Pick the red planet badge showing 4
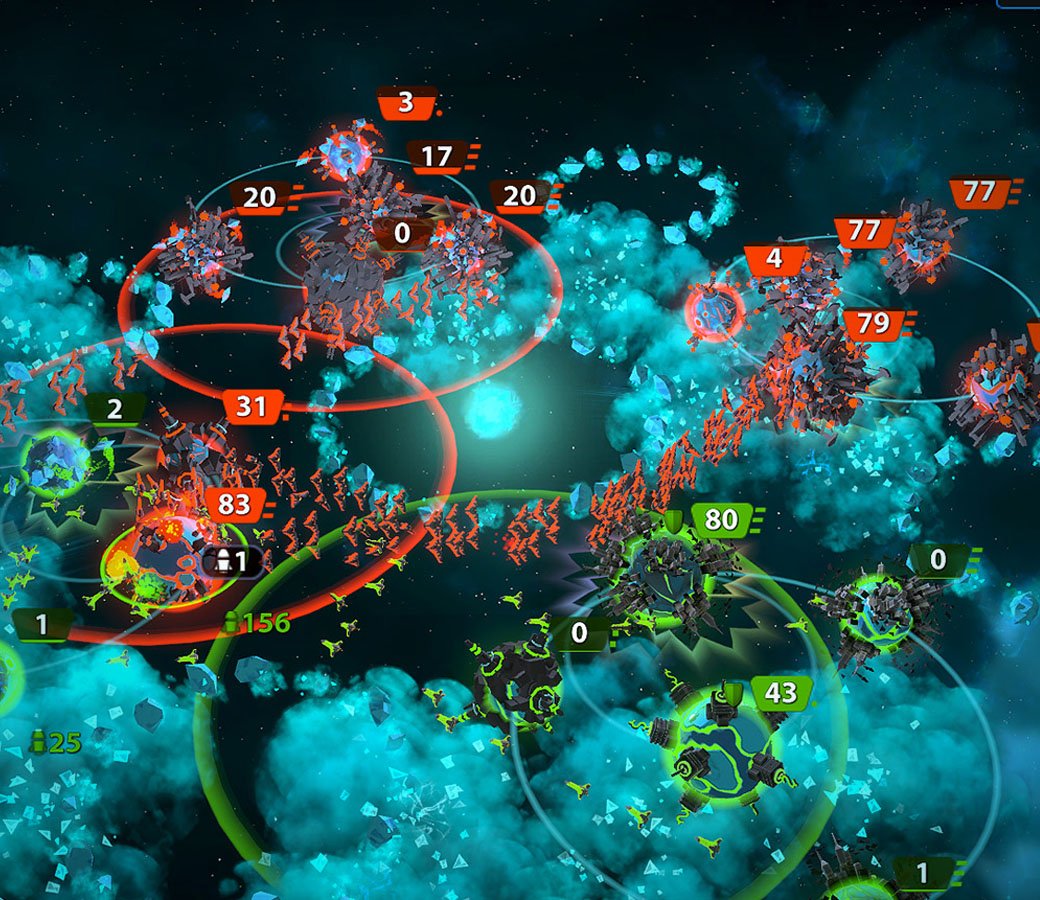Screen dimensions: 1040x900 coord(776,261)
